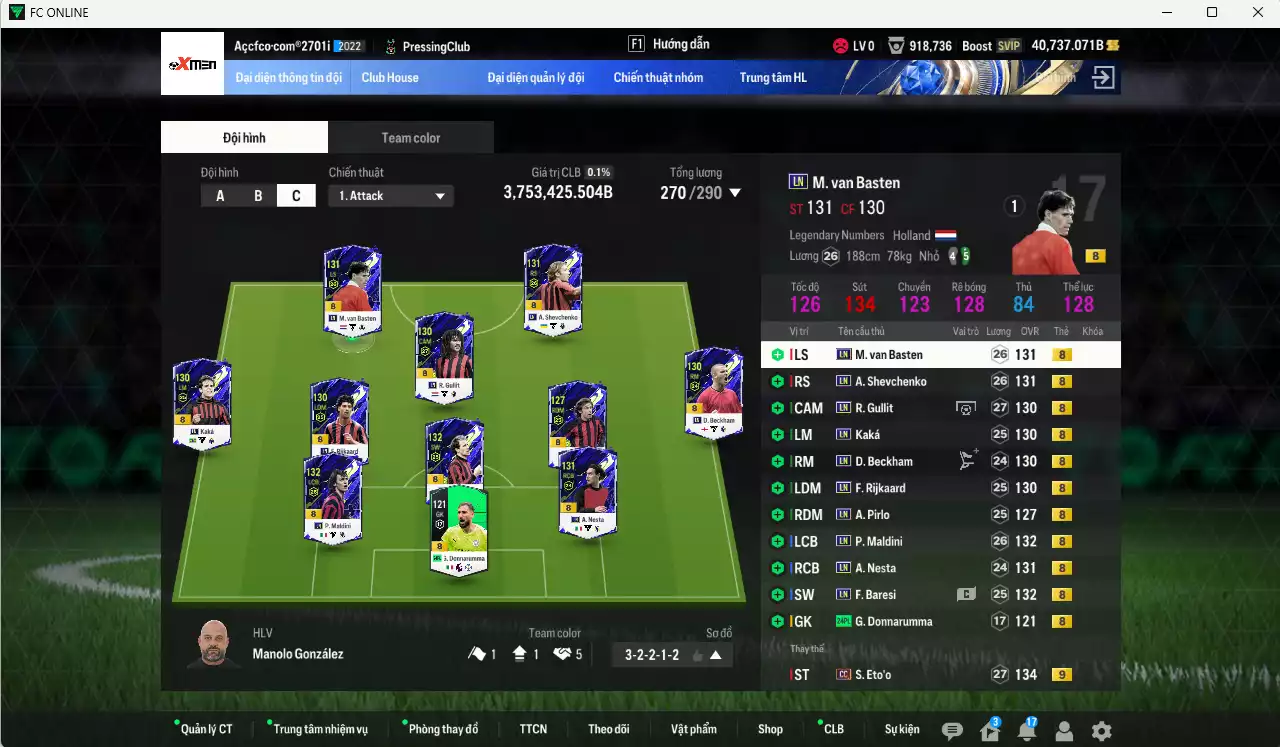The width and height of the screenshot is (1280, 747).
Task: Click the exit door icon at top right
Action: click(x=1104, y=75)
